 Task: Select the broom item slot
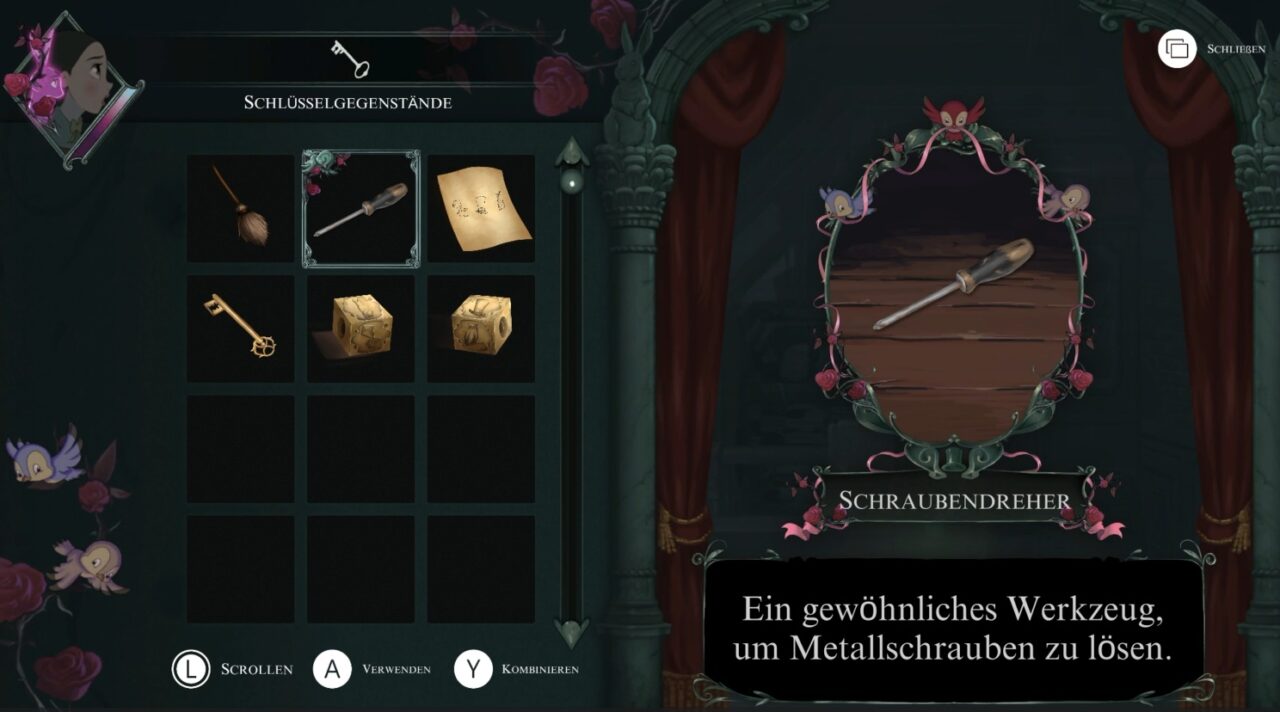click(x=240, y=208)
